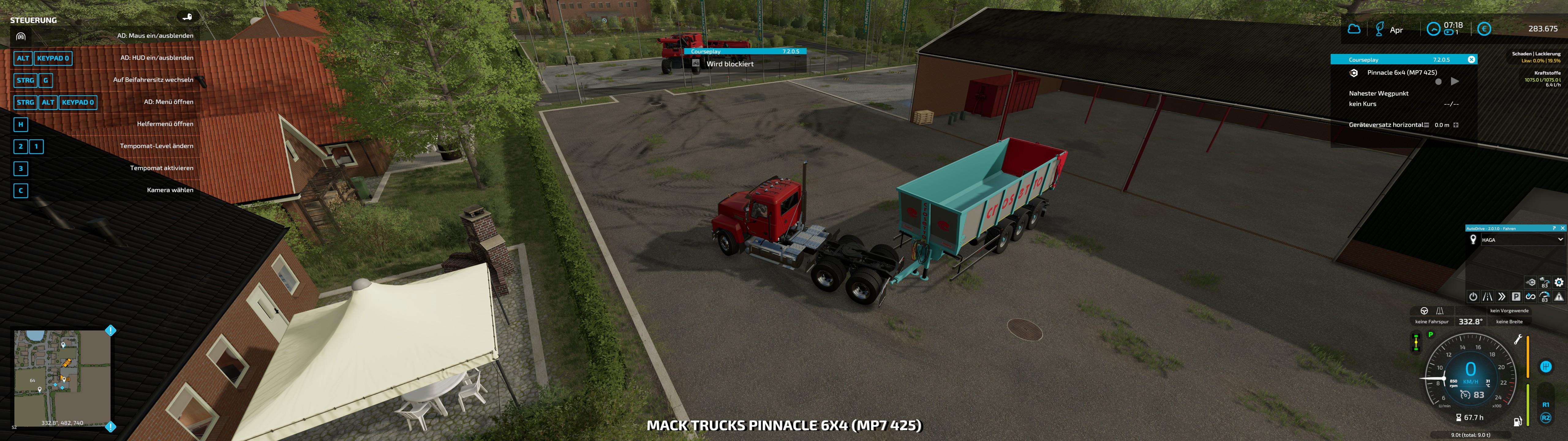The image size is (1568, 441).
Task: Click the AutoDrive parking P button
Action: coord(1516,297)
